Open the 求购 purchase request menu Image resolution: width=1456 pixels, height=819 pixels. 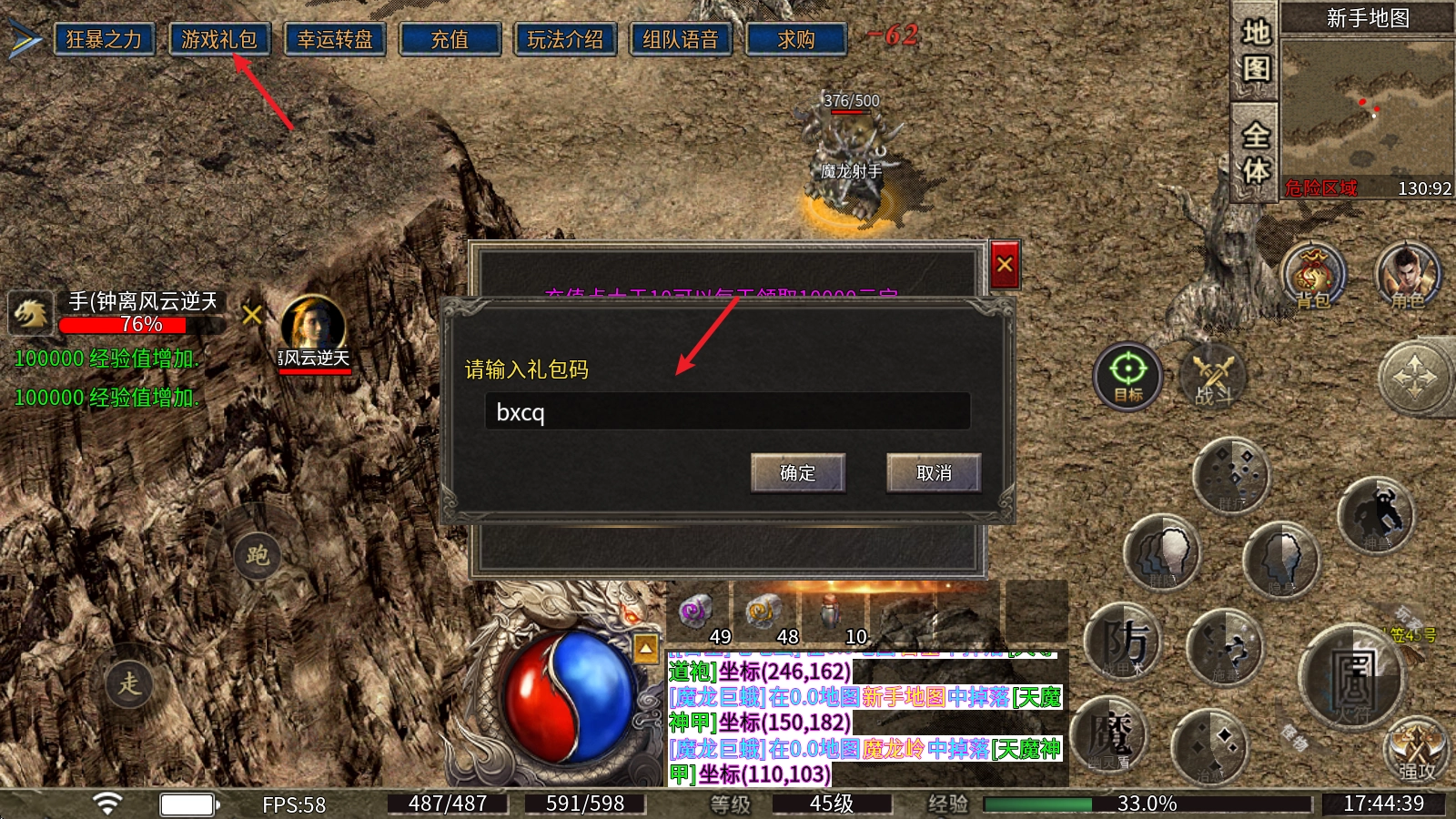click(796, 40)
